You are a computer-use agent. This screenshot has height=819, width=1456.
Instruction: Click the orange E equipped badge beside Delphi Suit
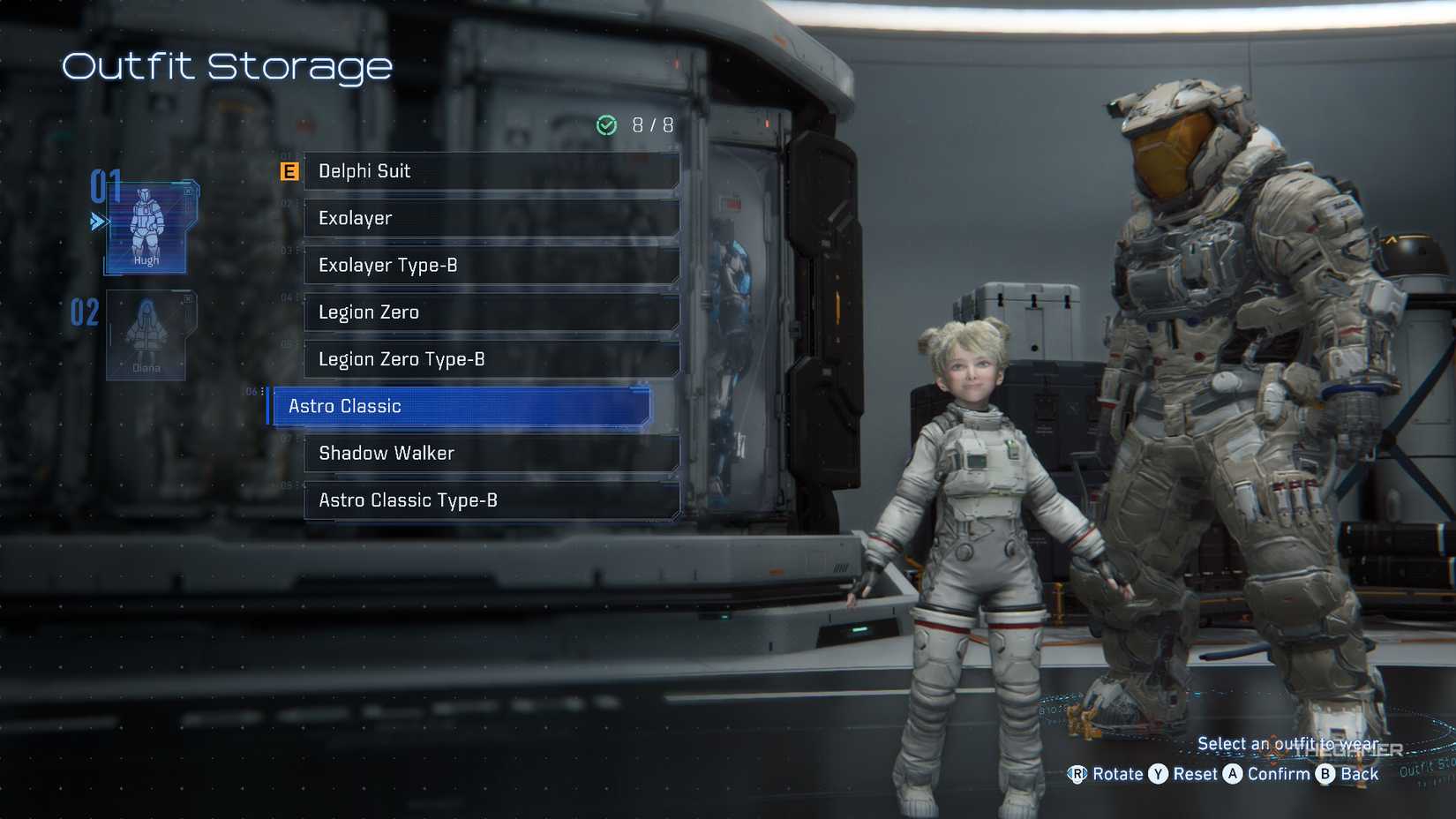[x=288, y=171]
